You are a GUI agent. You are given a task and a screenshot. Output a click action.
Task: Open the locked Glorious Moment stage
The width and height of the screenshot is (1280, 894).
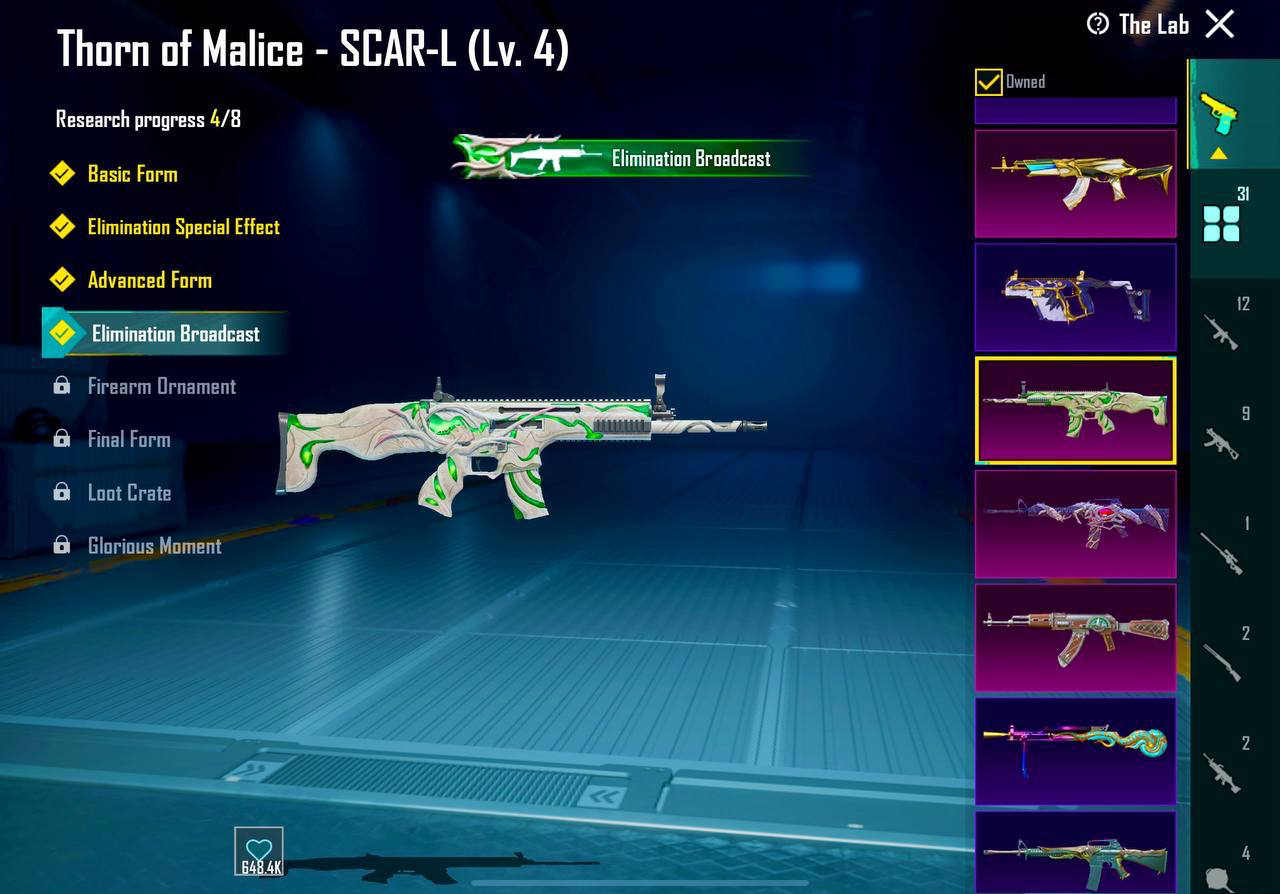click(x=154, y=546)
